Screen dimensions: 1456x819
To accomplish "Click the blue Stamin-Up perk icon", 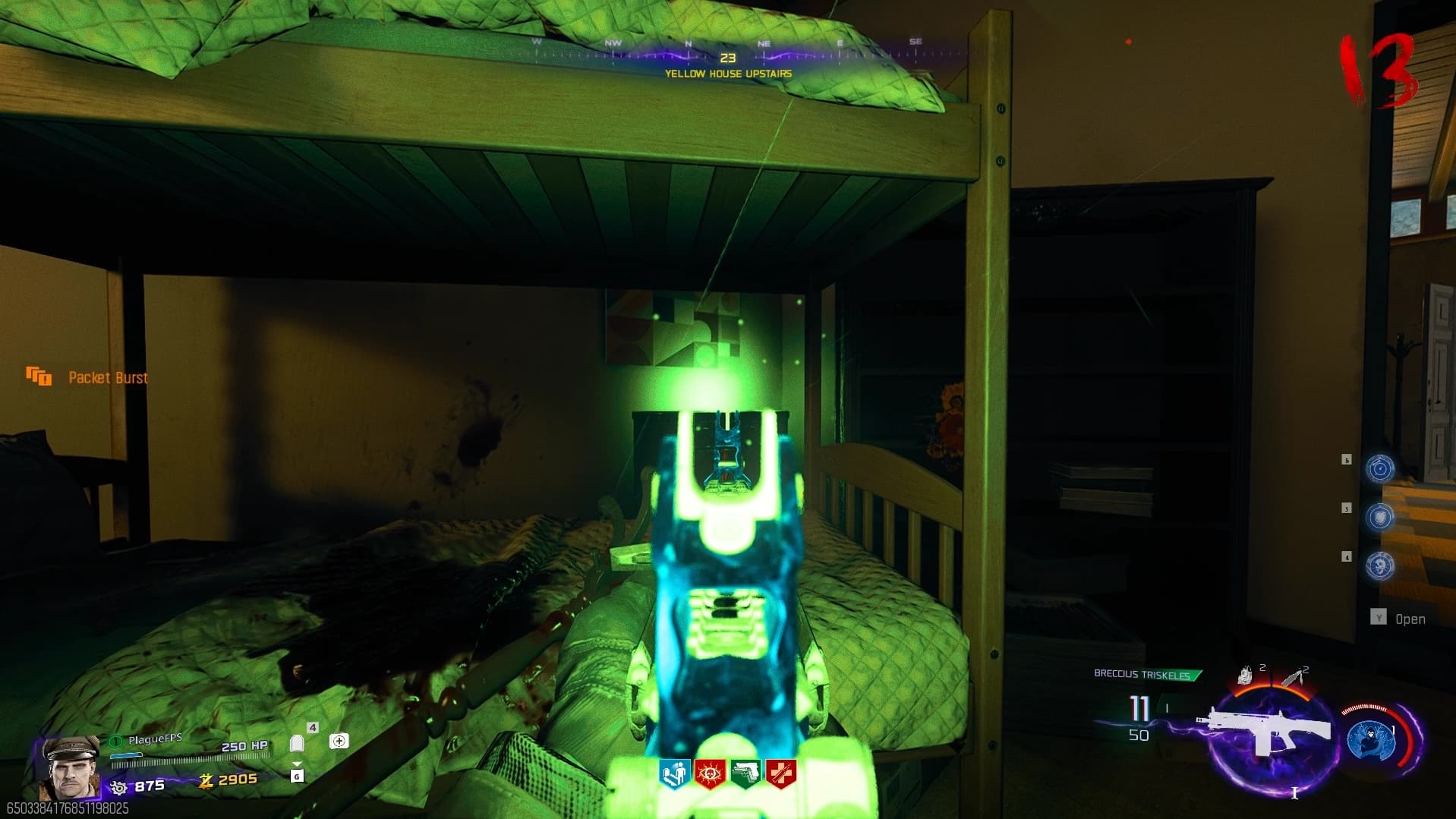I will (673, 774).
